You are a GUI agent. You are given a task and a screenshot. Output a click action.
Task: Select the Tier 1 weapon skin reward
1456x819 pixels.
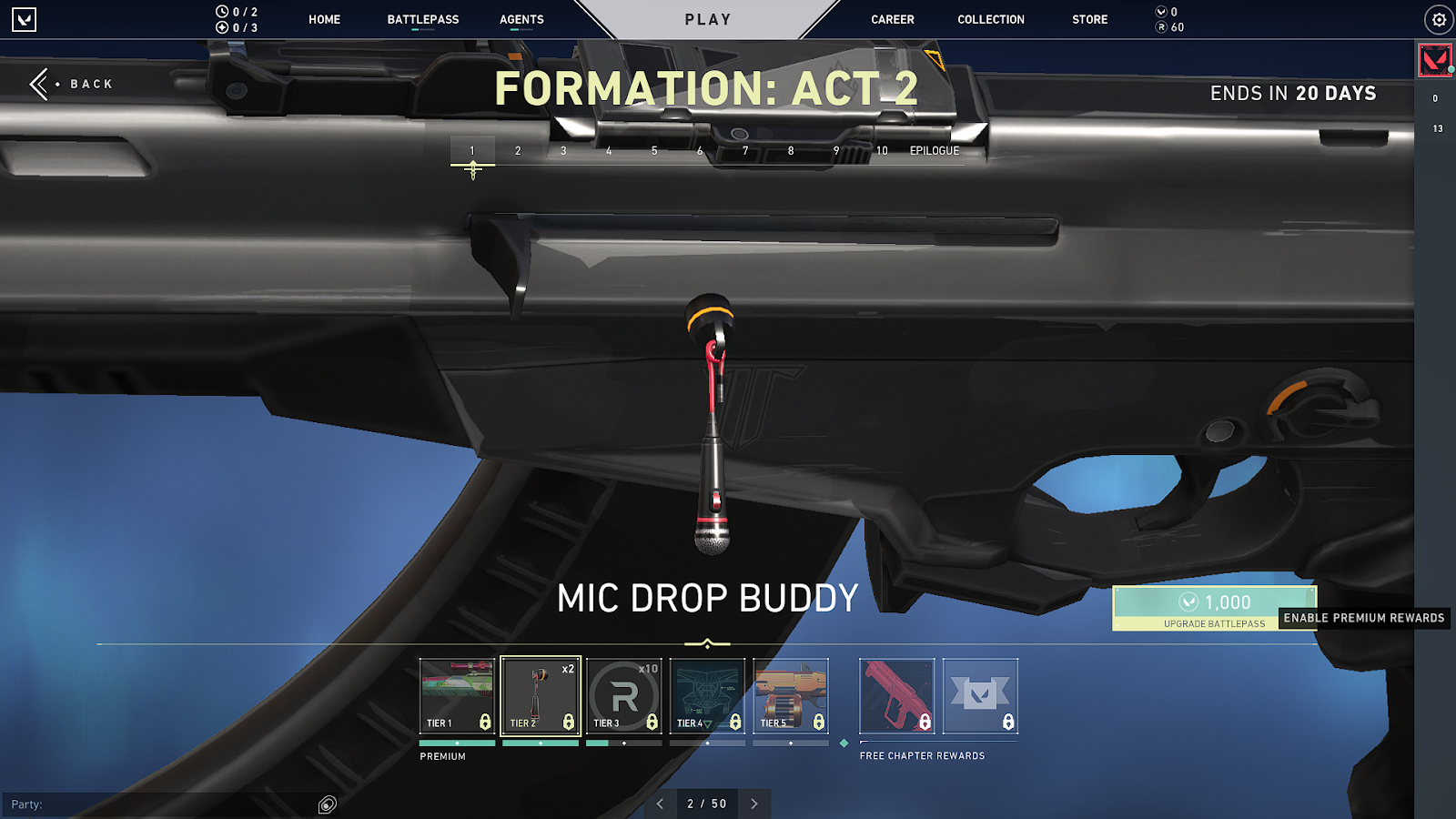coord(457,696)
